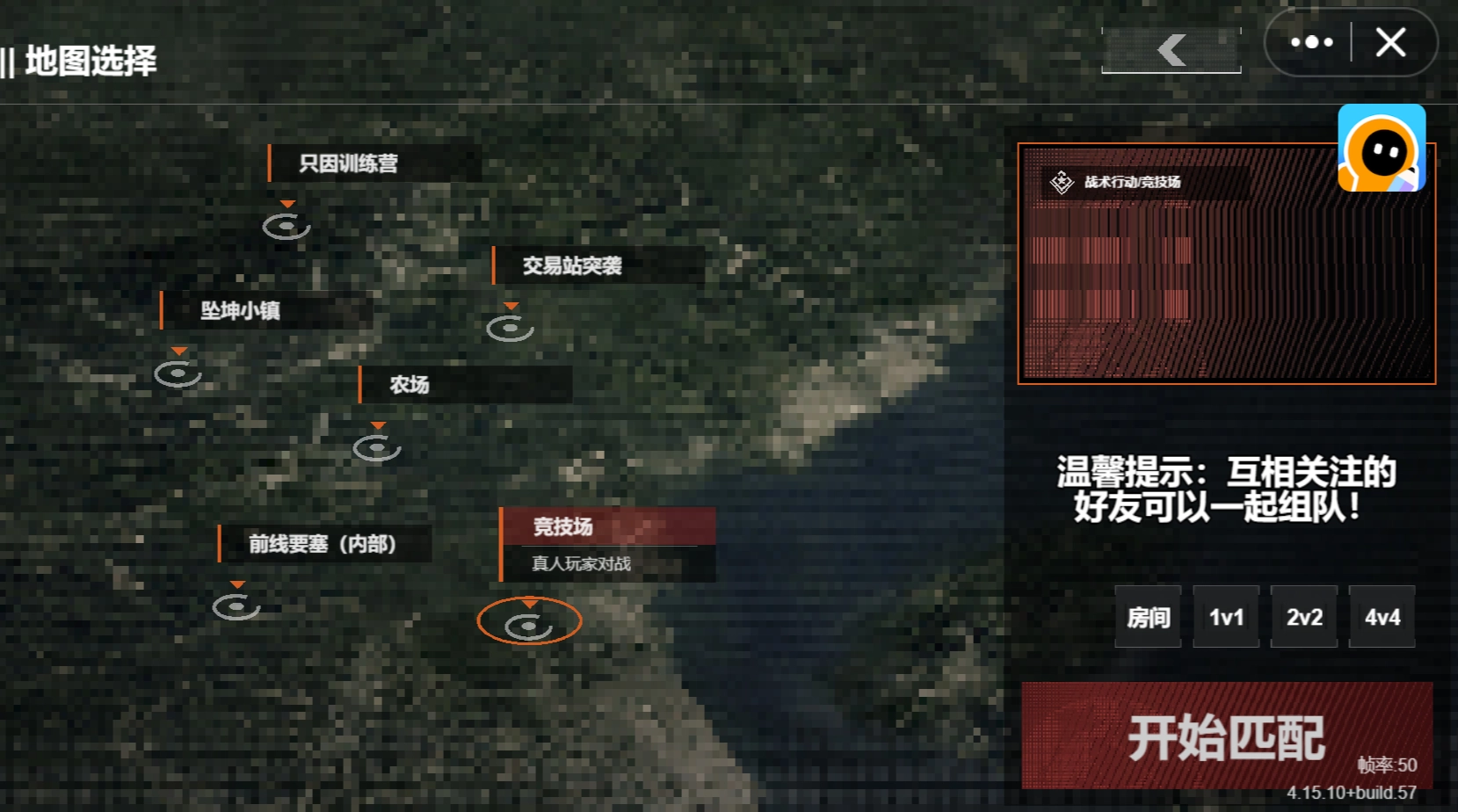Select the 只因训练营 map marker icon
The width and height of the screenshot is (1458, 812).
[x=287, y=227]
